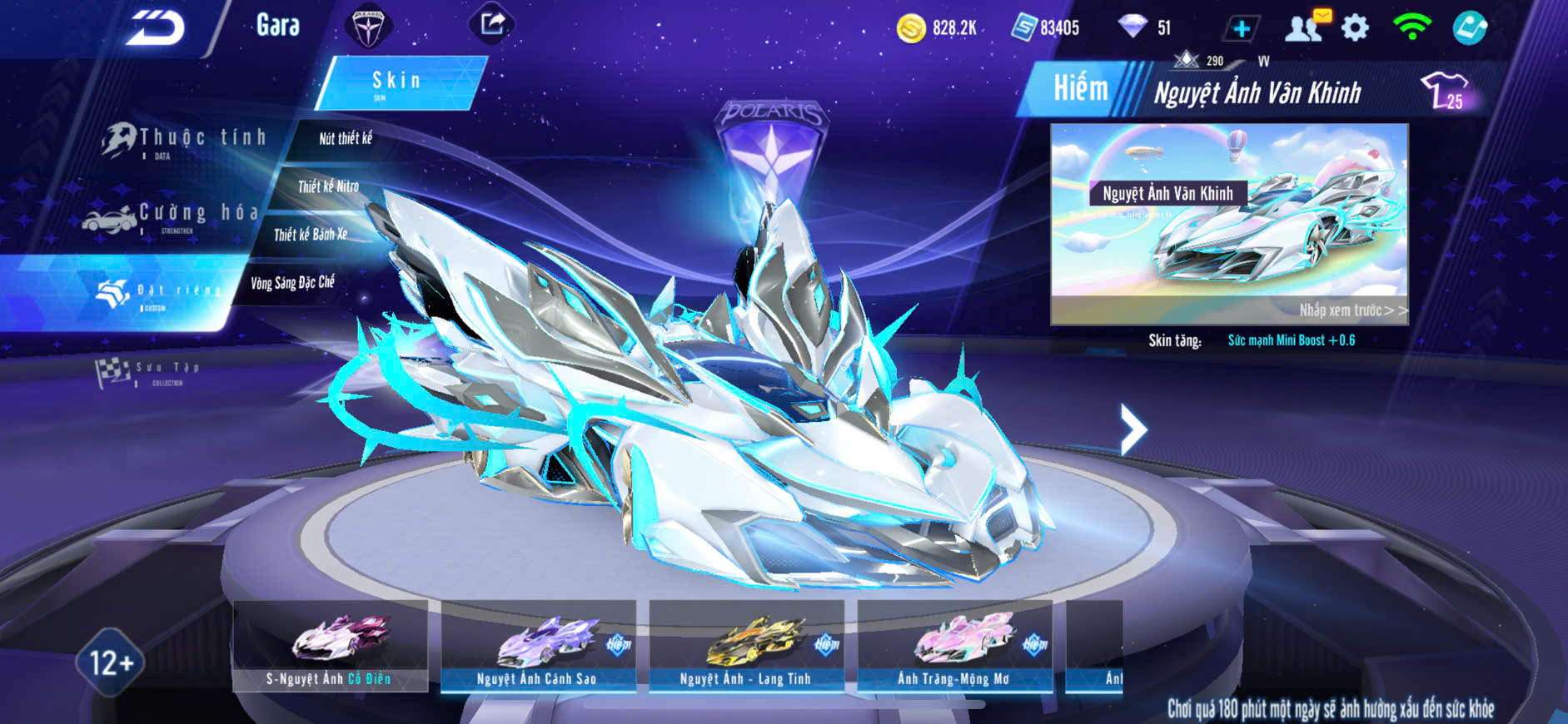Open the friends list with mail badge
Image resolution: width=1568 pixels, height=724 pixels.
pos(1306,27)
